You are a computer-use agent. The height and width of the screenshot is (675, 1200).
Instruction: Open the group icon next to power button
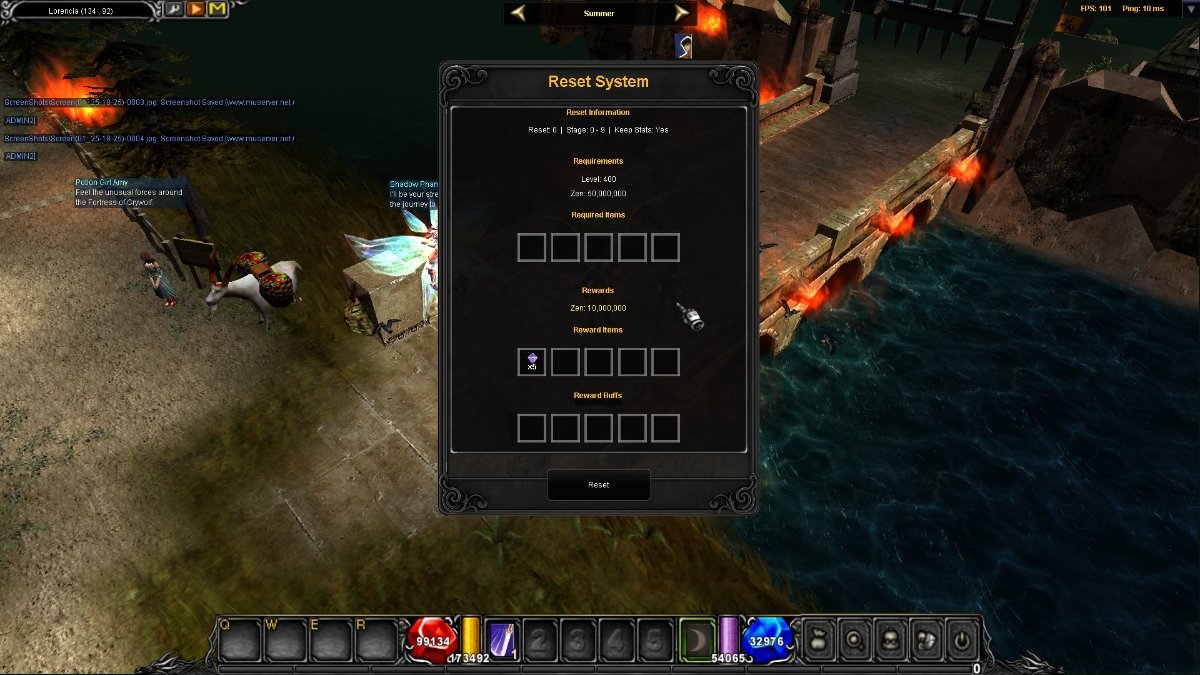click(x=925, y=640)
